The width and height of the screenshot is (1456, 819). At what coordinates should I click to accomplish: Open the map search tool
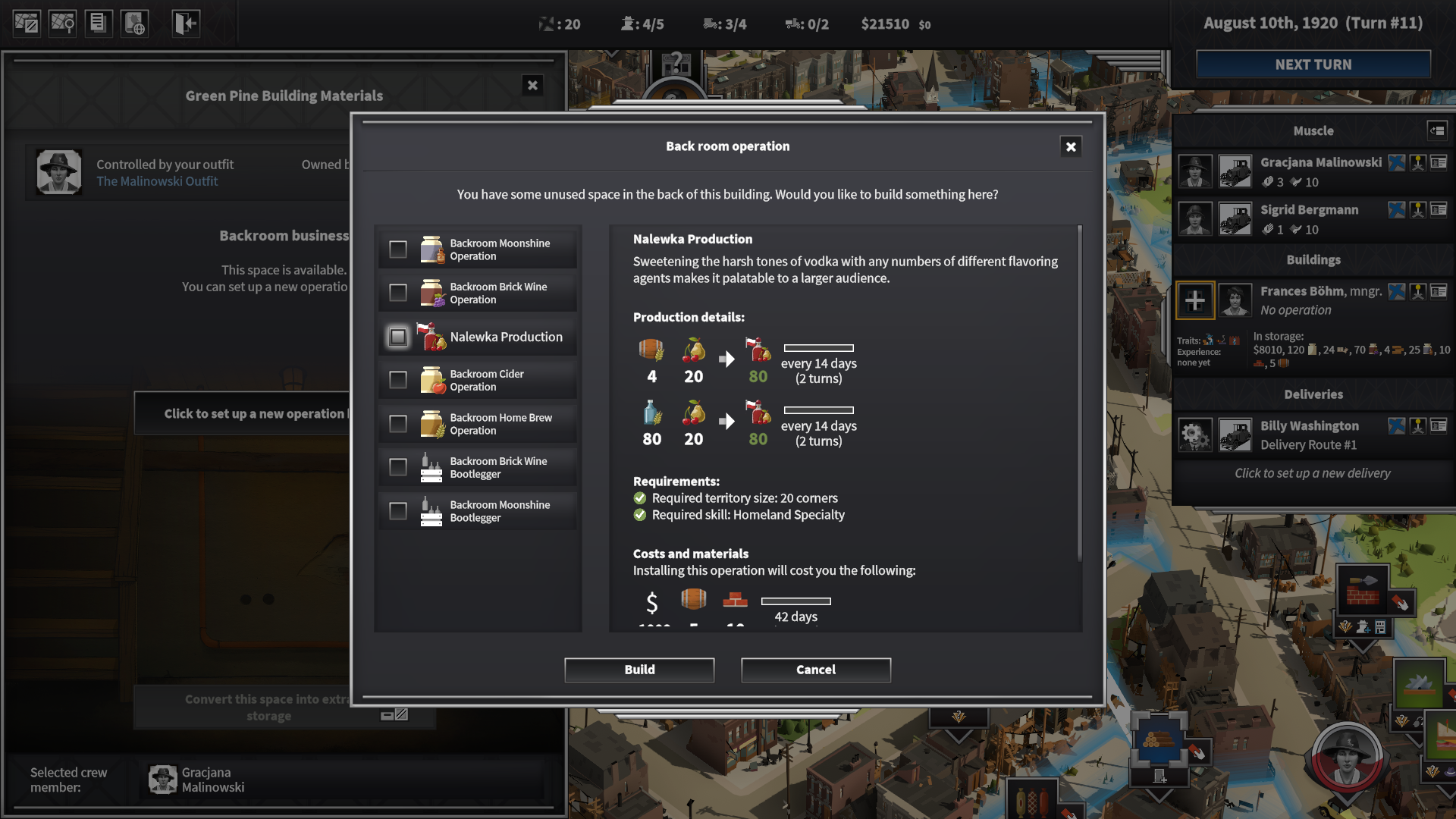click(62, 23)
